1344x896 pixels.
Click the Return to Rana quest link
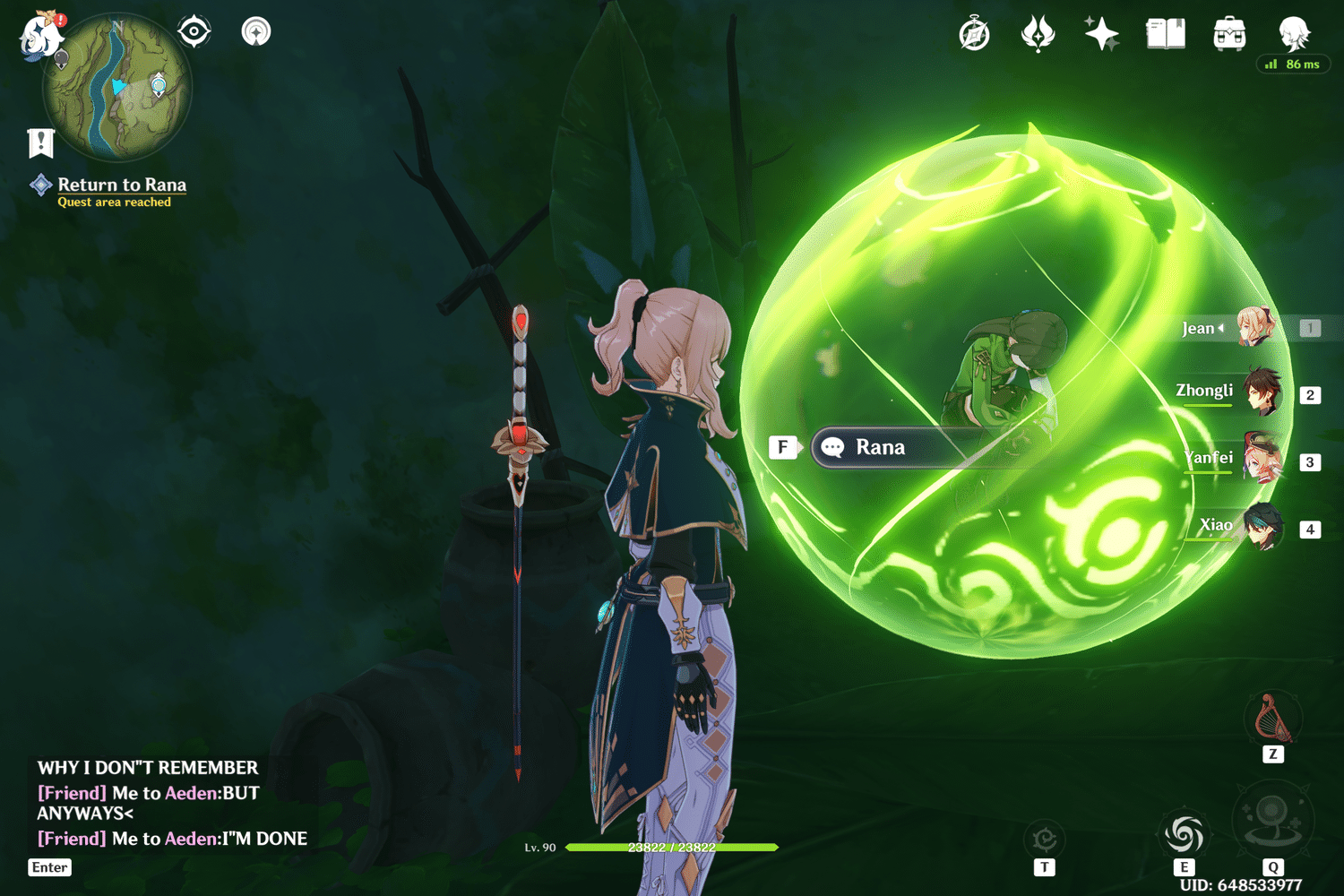tap(122, 185)
